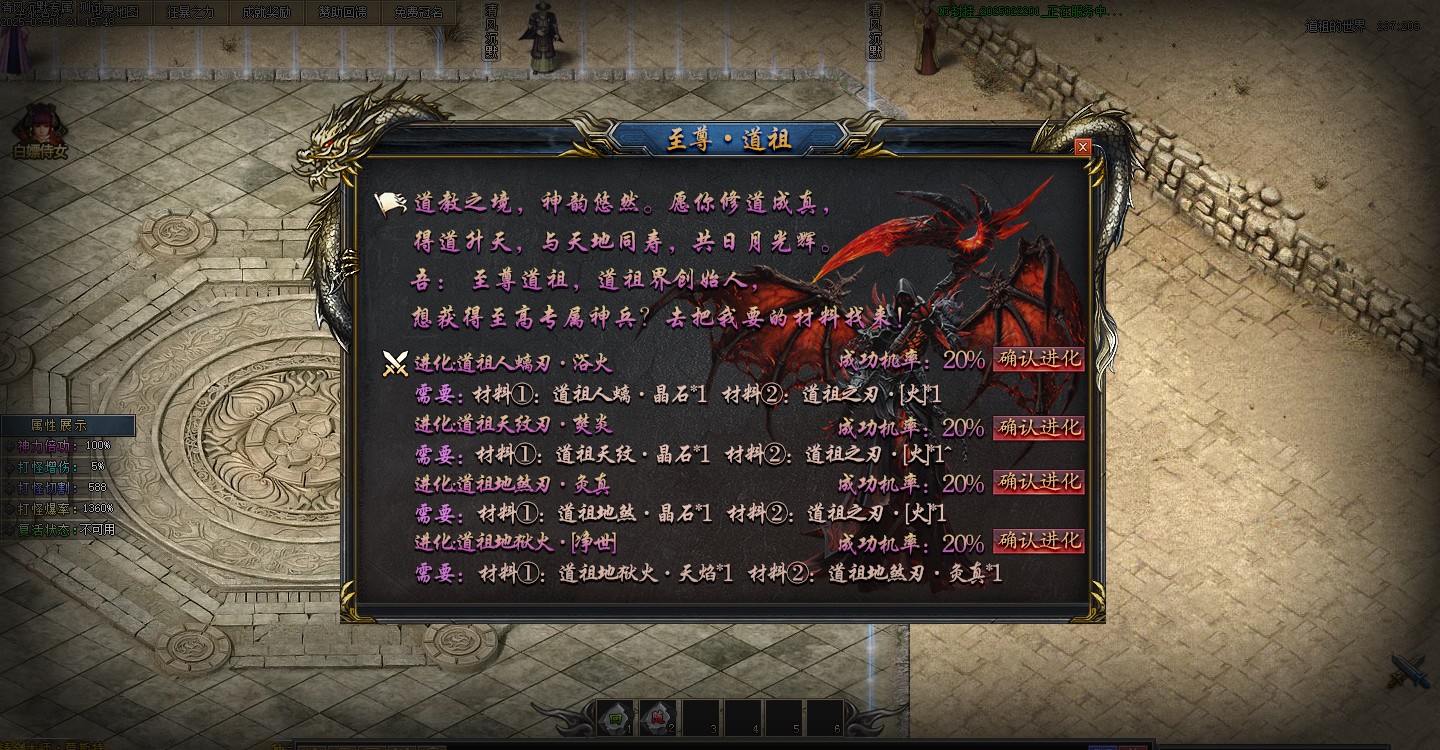The height and width of the screenshot is (750, 1440).
Task: Open the 测试界地图 menu
Action: (110, 12)
